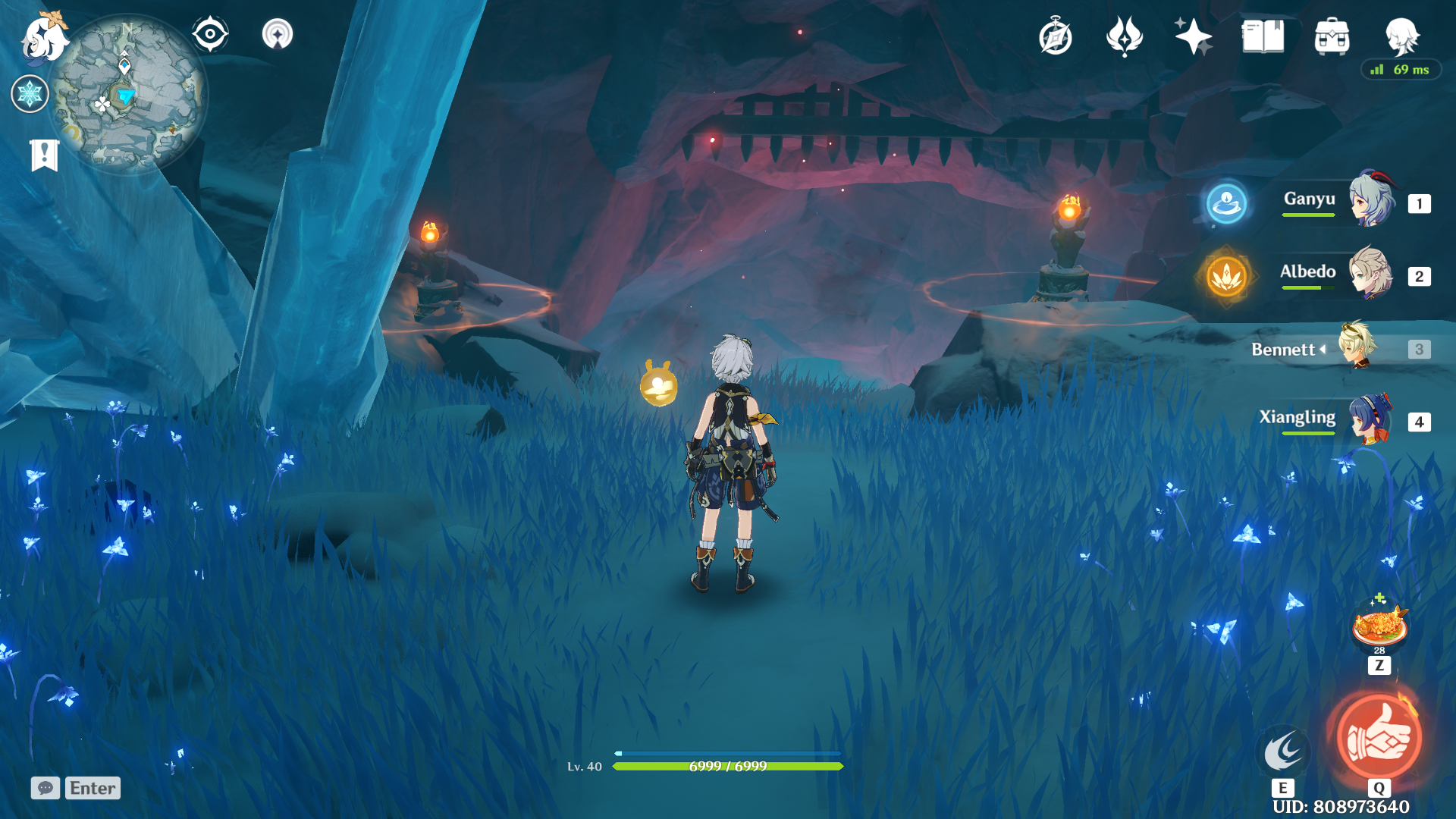Screen dimensions: 1456x819
Task: Open the Paimon menu icon
Action: pos(44,38)
